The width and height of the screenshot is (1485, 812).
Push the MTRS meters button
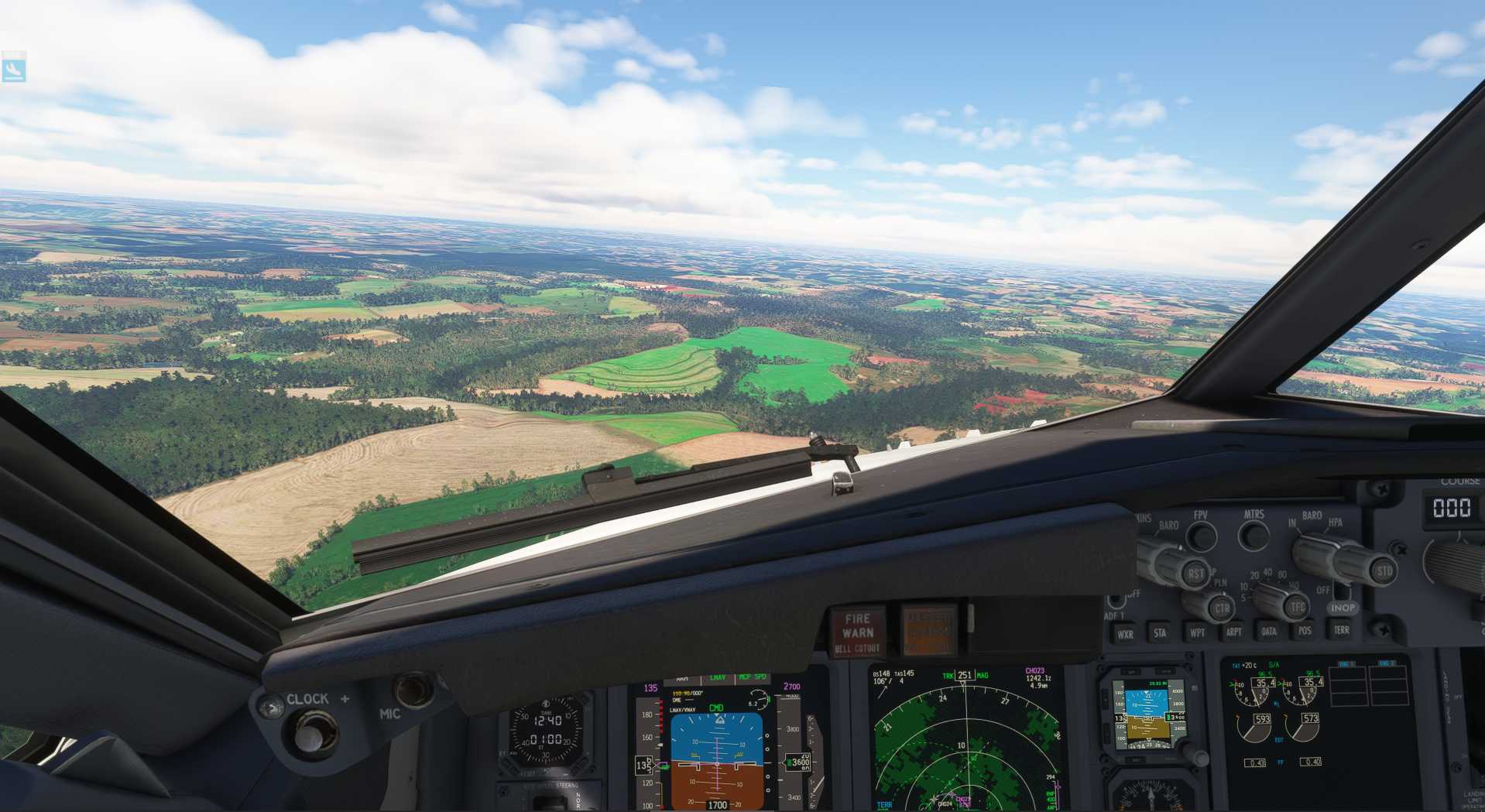point(1254,534)
